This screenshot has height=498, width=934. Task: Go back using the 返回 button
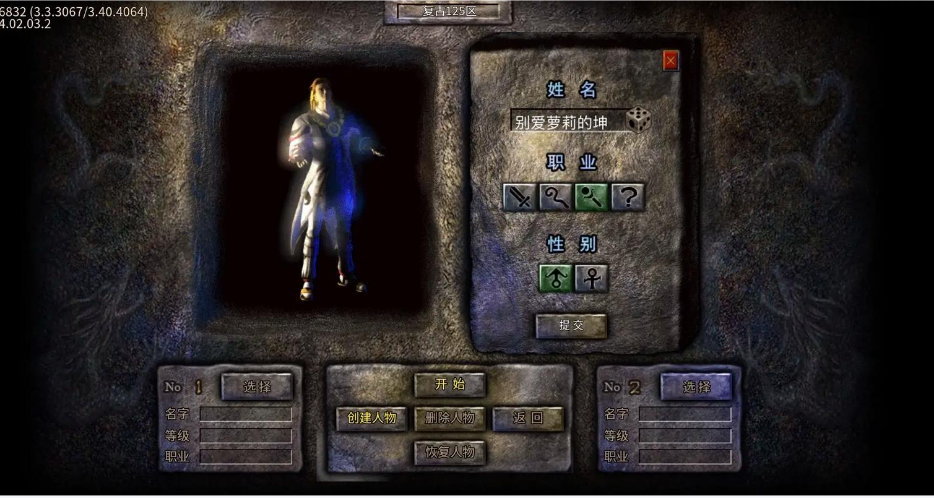pyautogui.click(x=528, y=418)
